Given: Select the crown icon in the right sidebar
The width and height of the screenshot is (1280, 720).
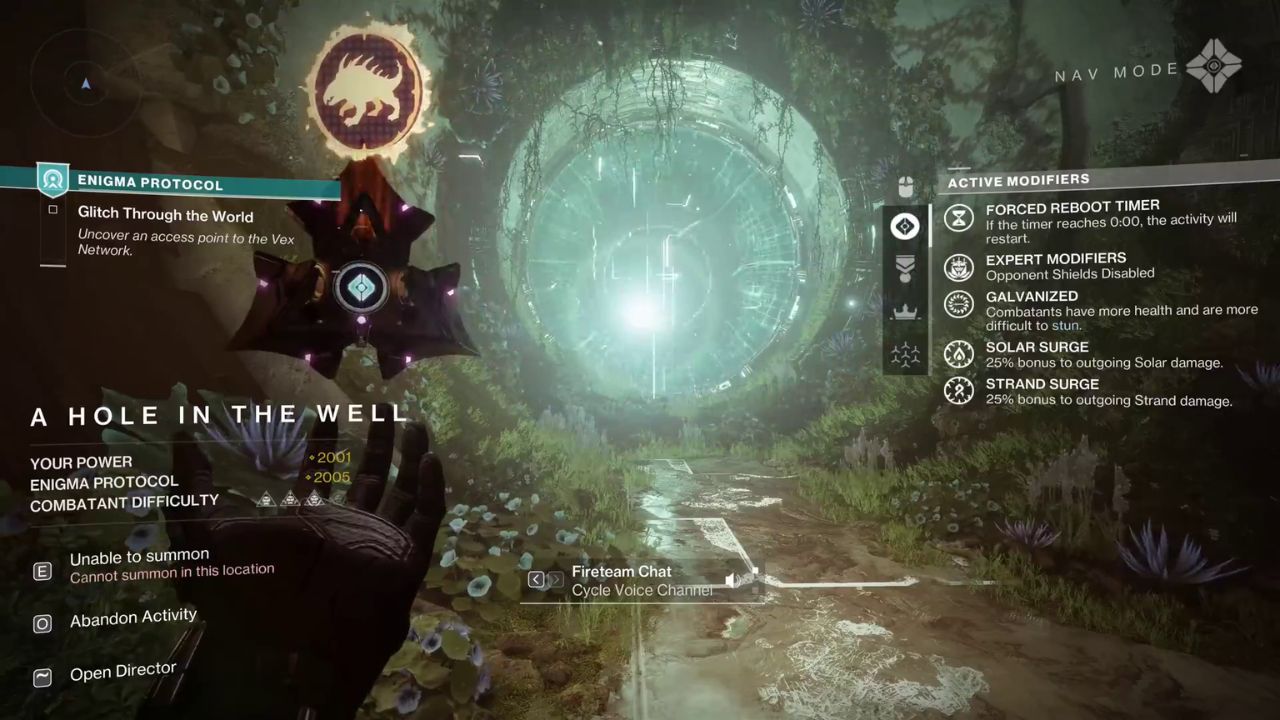Looking at the screenshot, I should (905, 311).
